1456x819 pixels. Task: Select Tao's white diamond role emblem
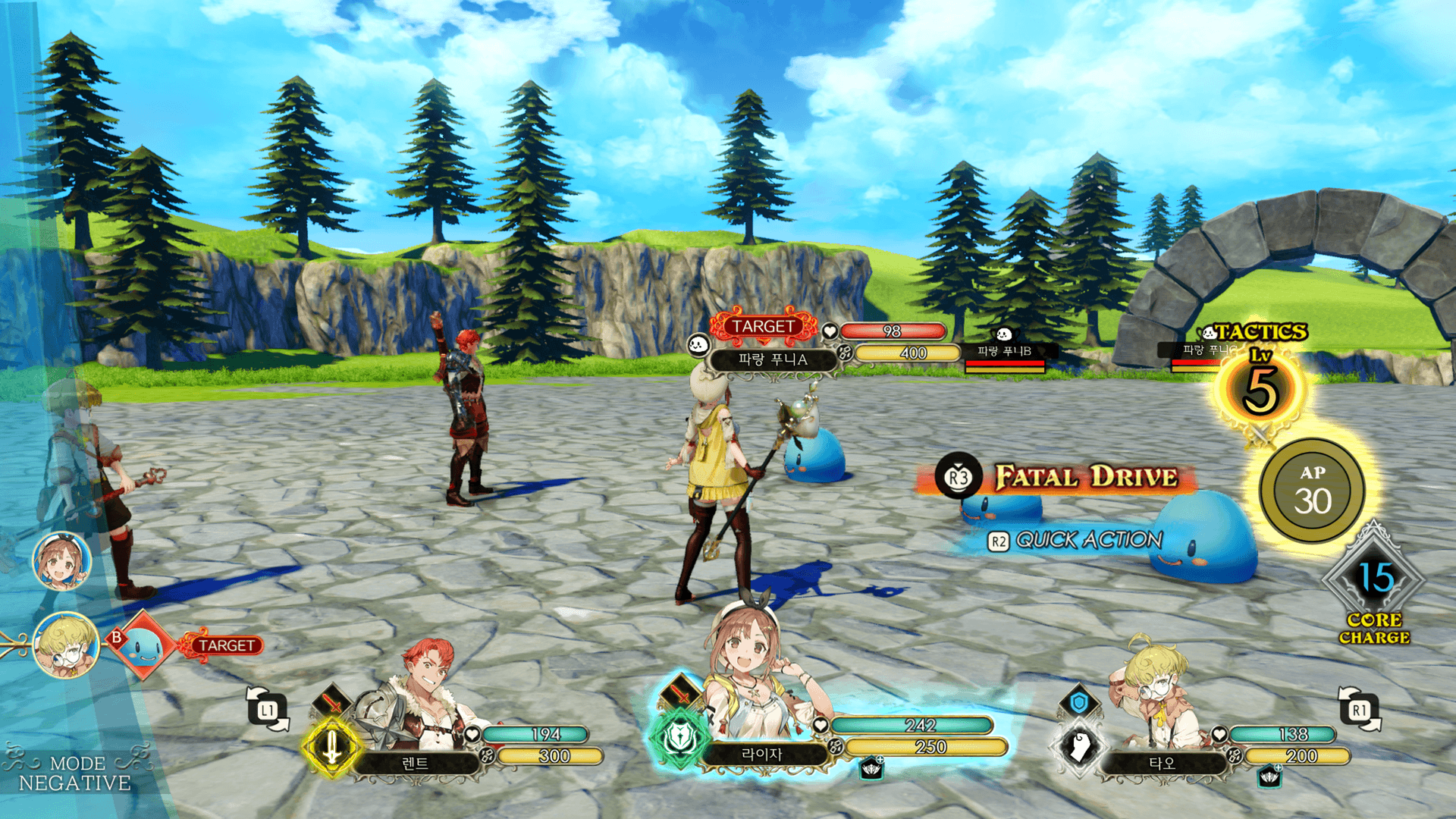click(1079, 746)
